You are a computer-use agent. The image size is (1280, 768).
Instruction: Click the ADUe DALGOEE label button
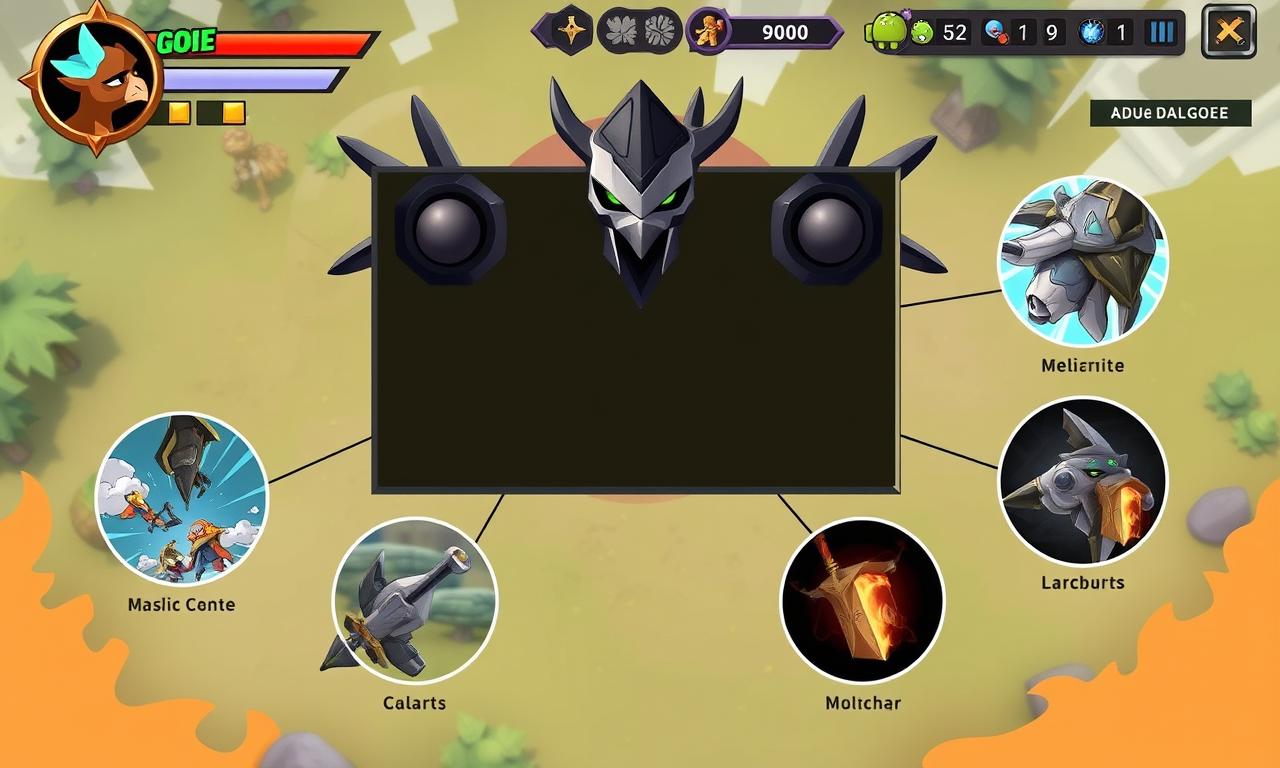[1170, 113]
